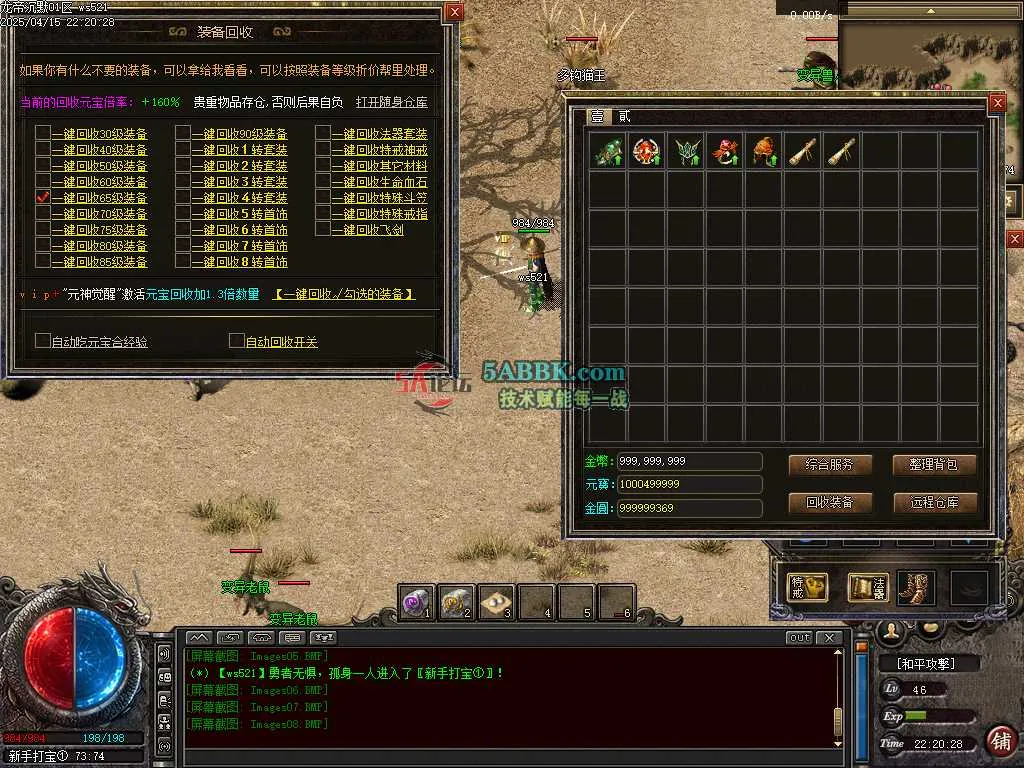Tick the 一键回收30级装备 checkbox
The image size is (1024, 768).
(x=43, y=134)
